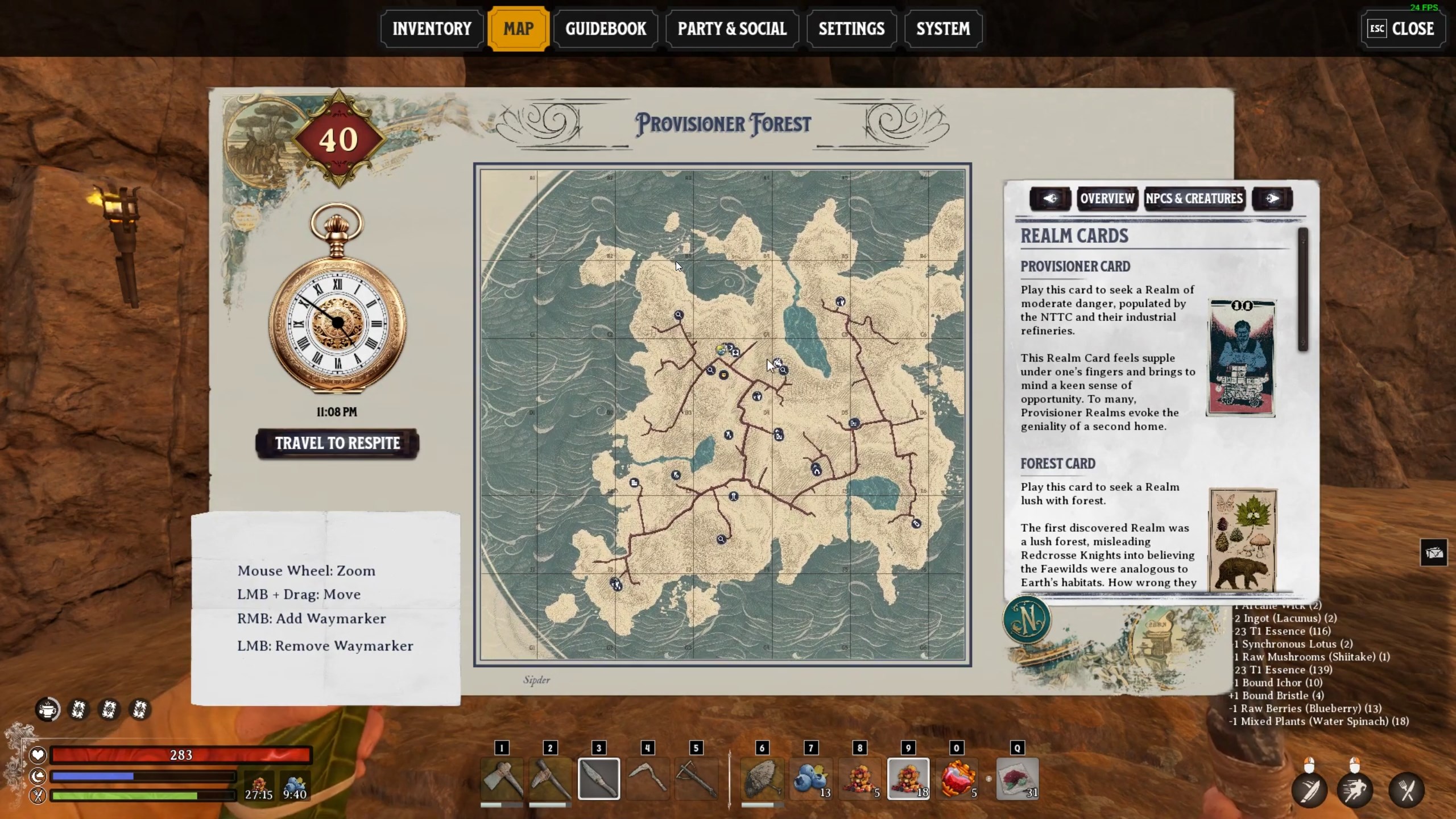Select the Map tab
1456x819 pixels.
pos(518,29)
